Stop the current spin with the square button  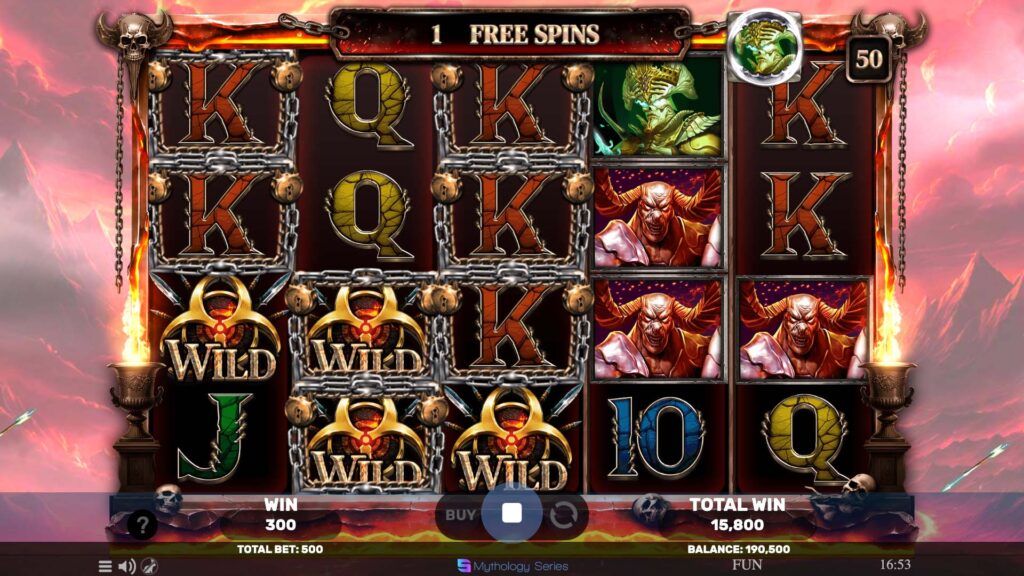click(512, 514)
